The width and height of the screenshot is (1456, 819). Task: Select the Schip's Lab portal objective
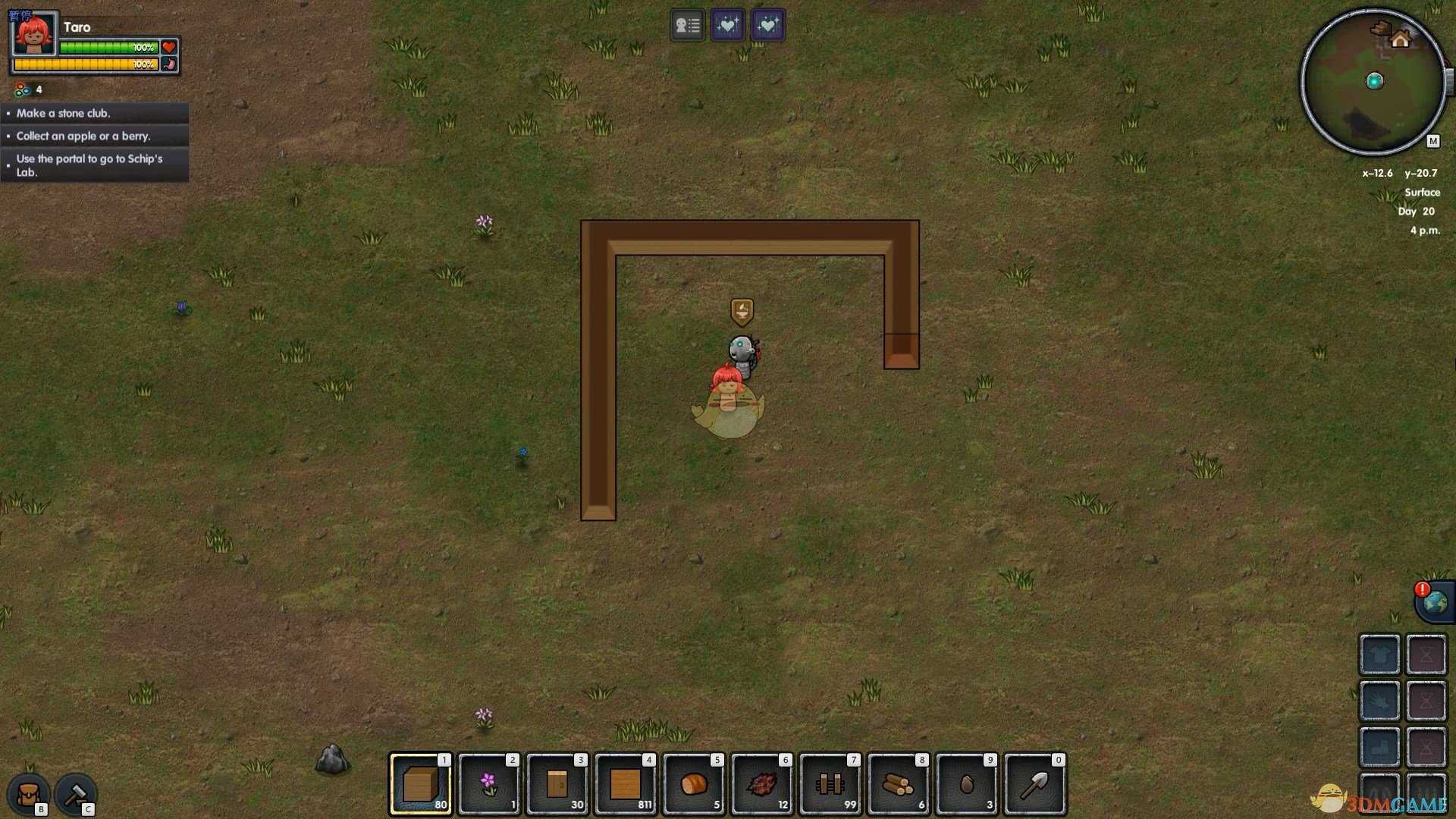pos(95,165)
